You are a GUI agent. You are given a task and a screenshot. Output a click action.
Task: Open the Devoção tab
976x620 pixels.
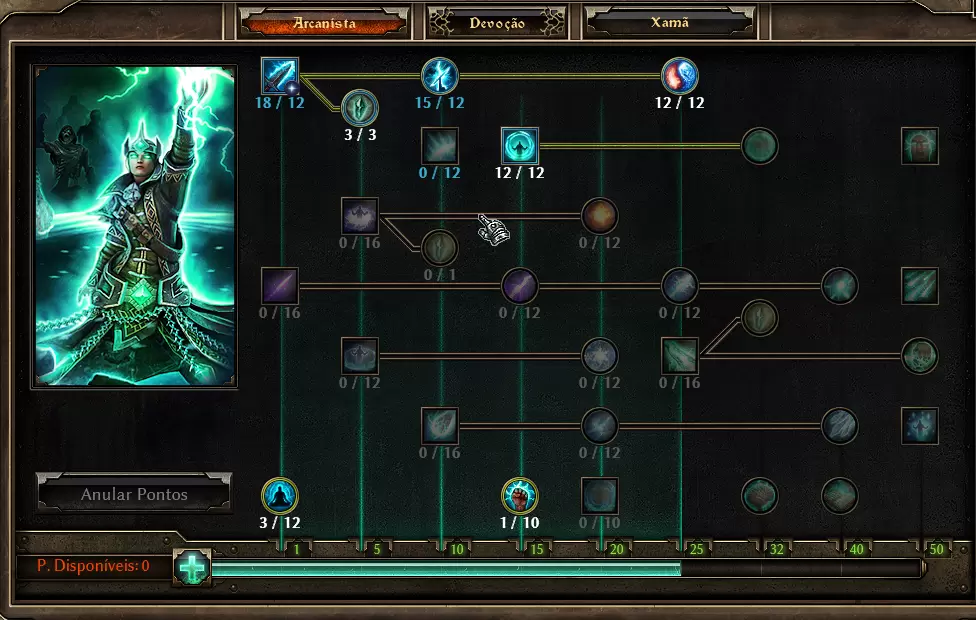(497, 23)
